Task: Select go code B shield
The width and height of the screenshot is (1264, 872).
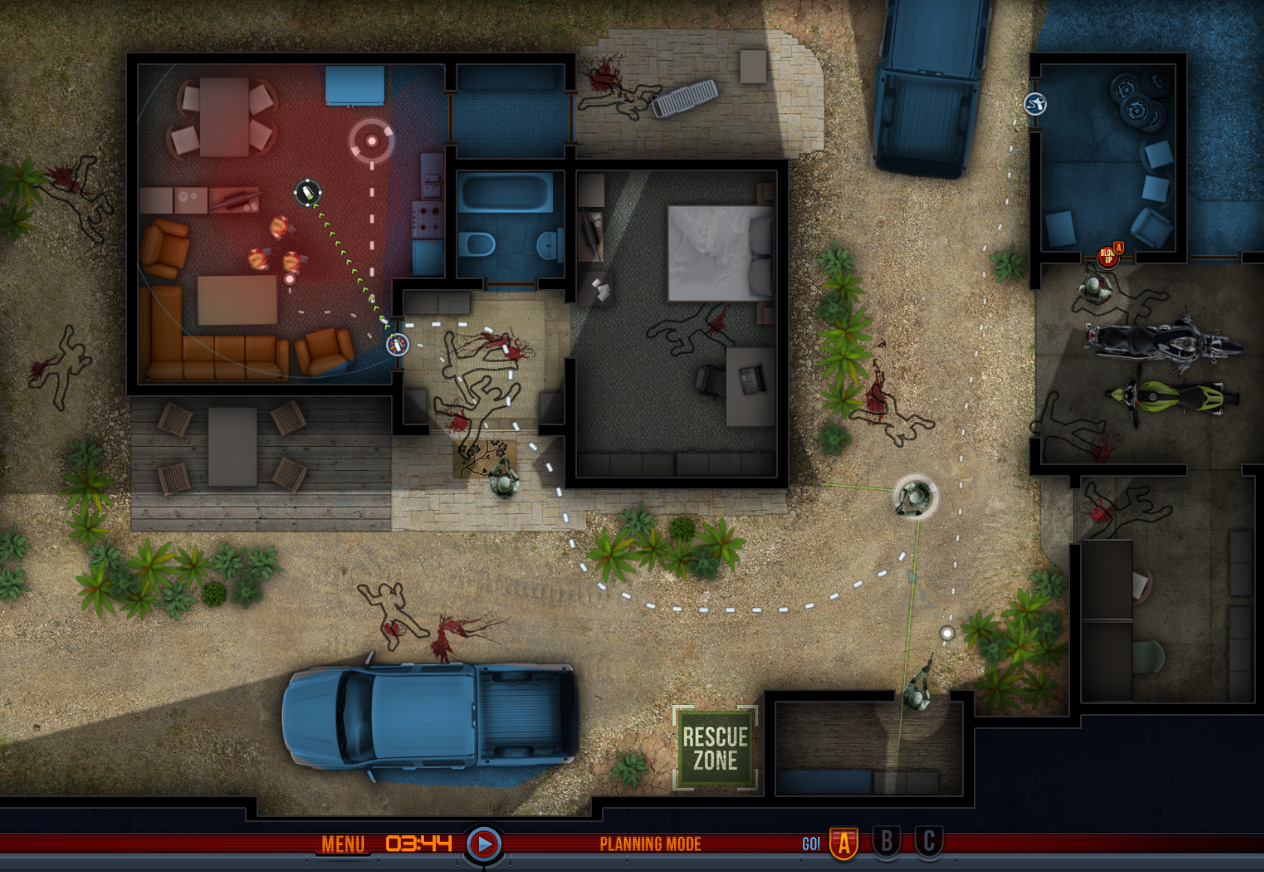Action: tap(886, 843)
